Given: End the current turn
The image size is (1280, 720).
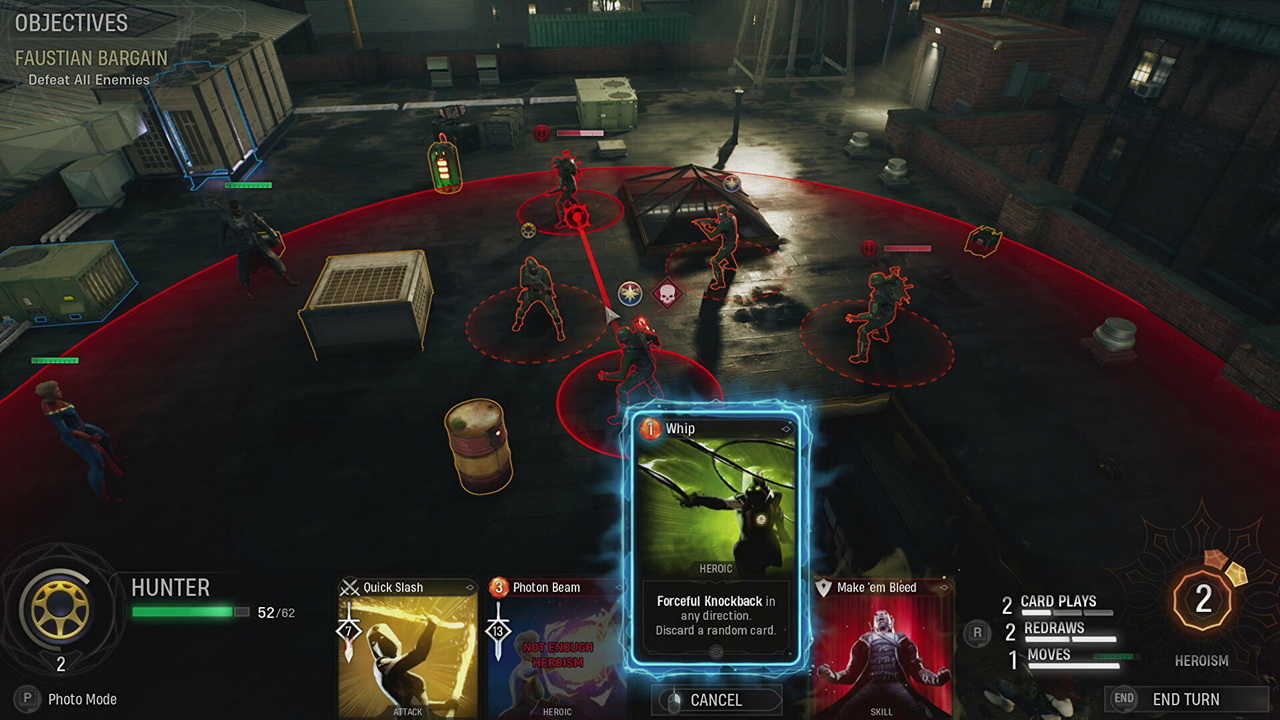Looking at the screenshot, I should tap(1185, 699).
